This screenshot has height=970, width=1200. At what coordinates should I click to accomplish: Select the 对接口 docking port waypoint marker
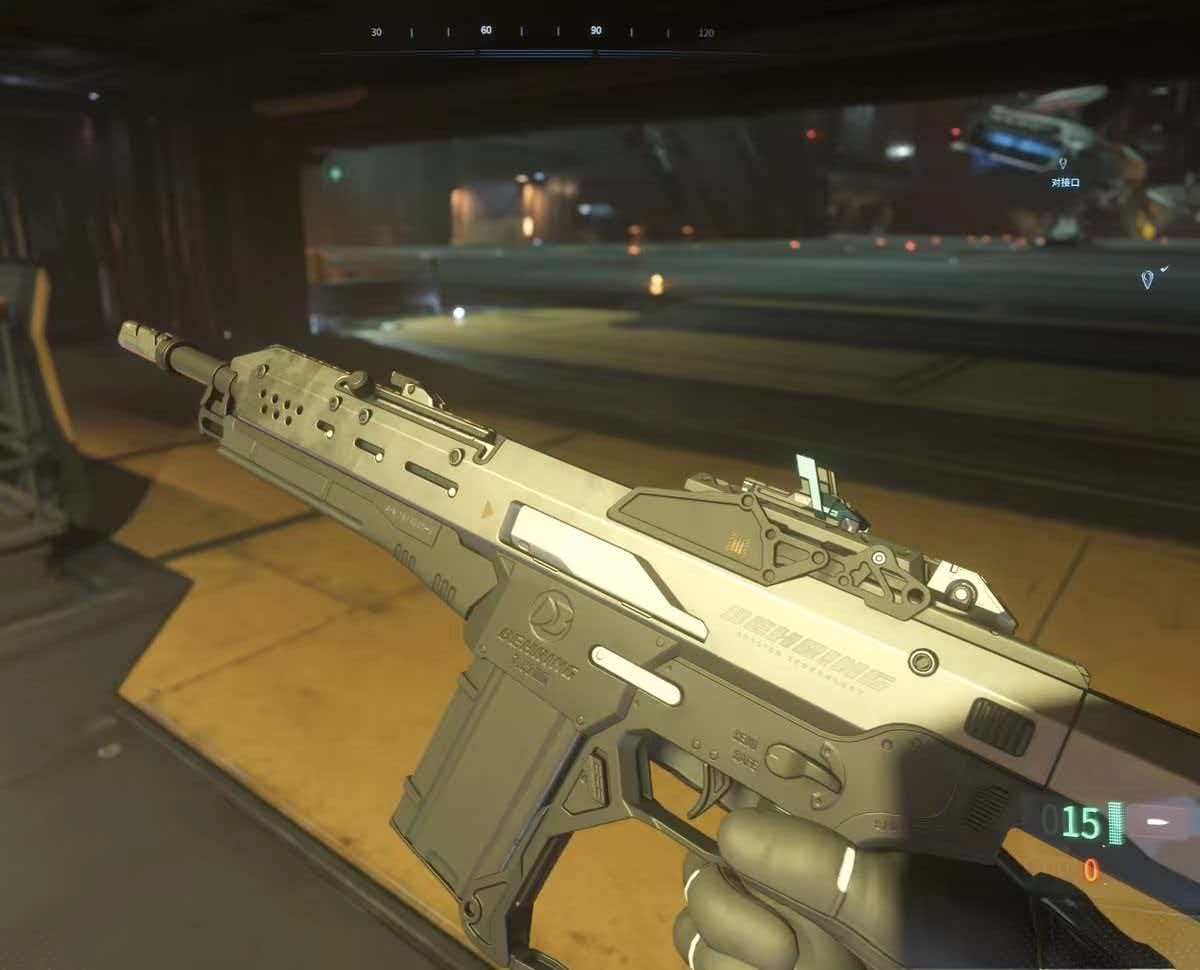click(1063, 163)
